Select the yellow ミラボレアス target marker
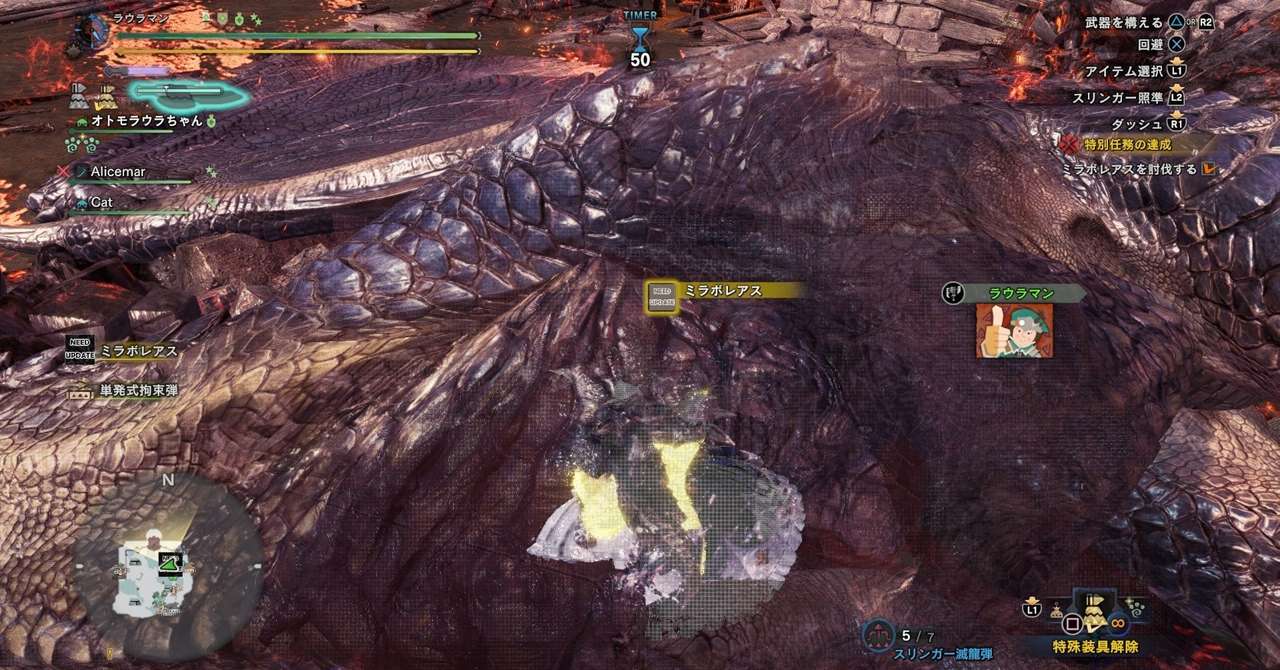1280x670 pixels. click(x=661, y=295)
